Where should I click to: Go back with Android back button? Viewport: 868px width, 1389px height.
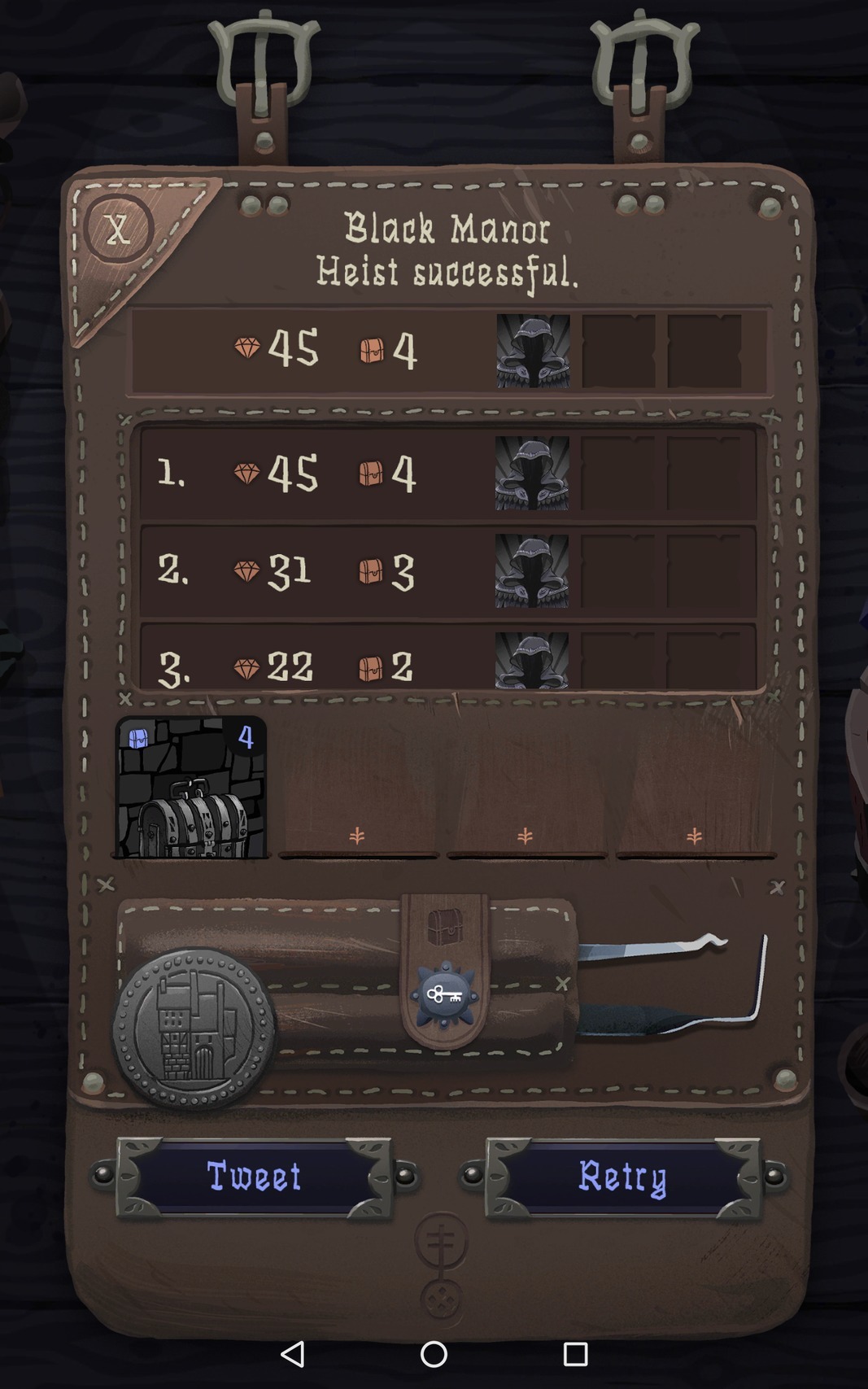pyautogui.click(x=292, y=1354)
